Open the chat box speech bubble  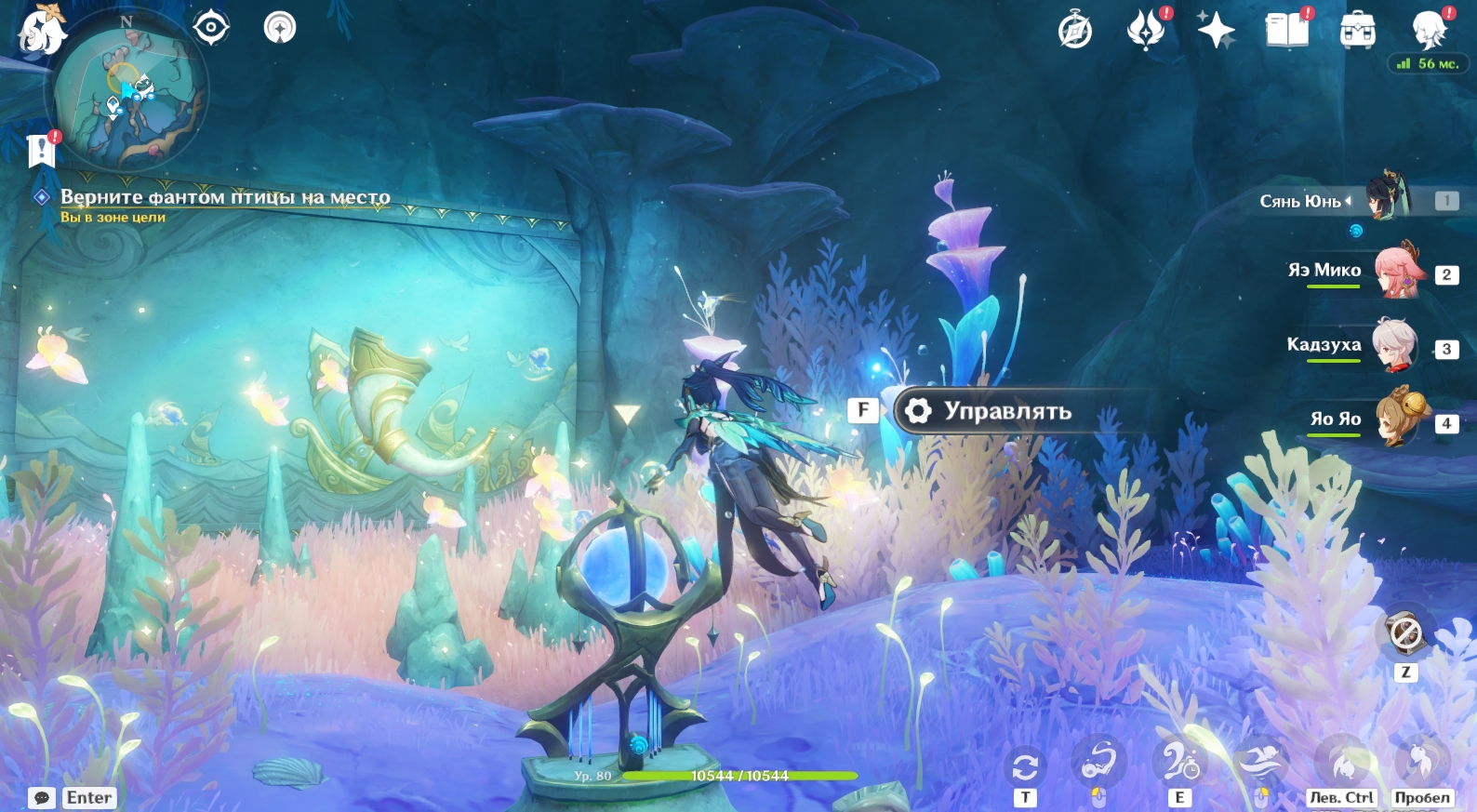tap(42, 798)
